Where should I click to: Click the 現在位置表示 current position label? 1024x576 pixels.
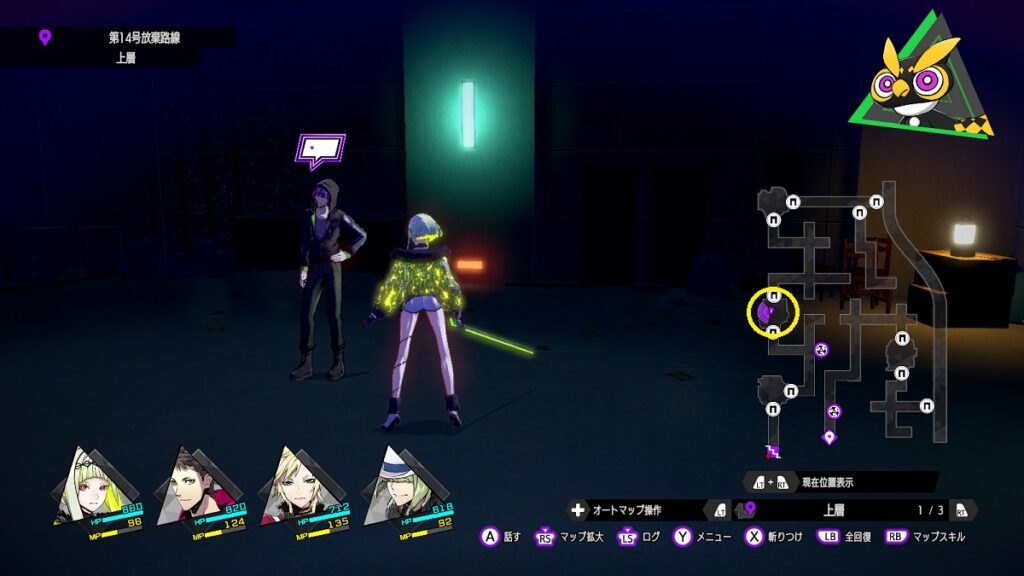[x=828, y=482]
